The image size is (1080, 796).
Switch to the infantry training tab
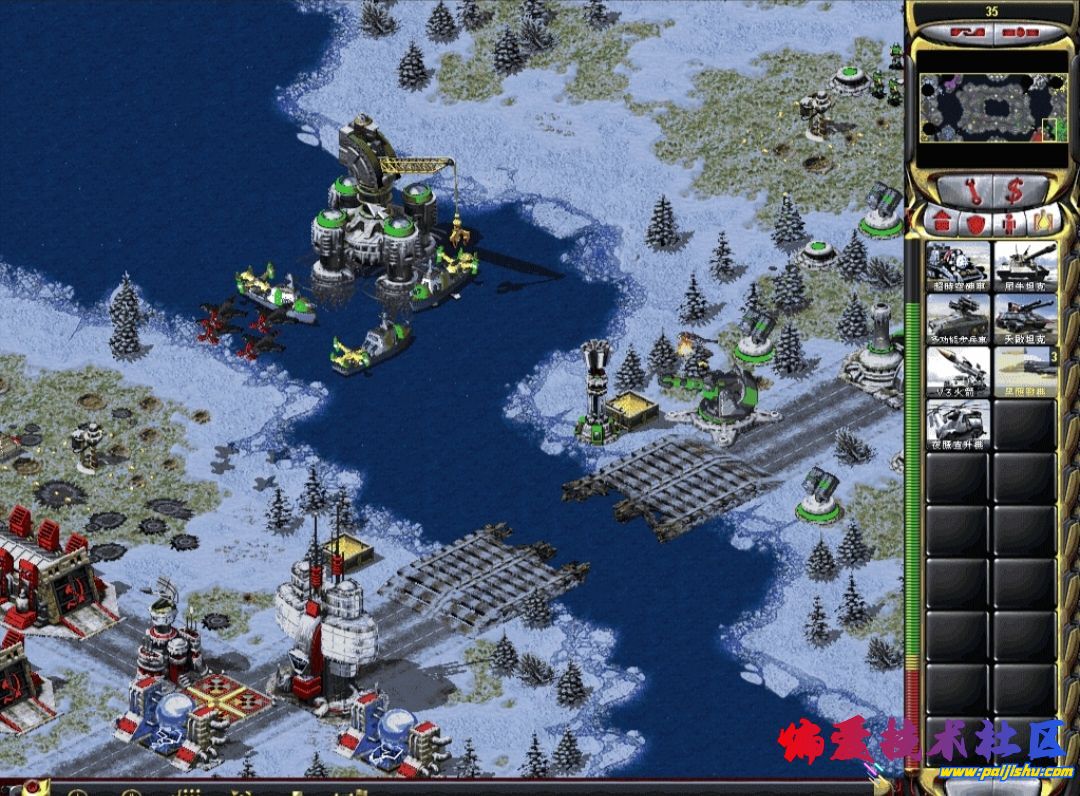tap(1009, 221)
